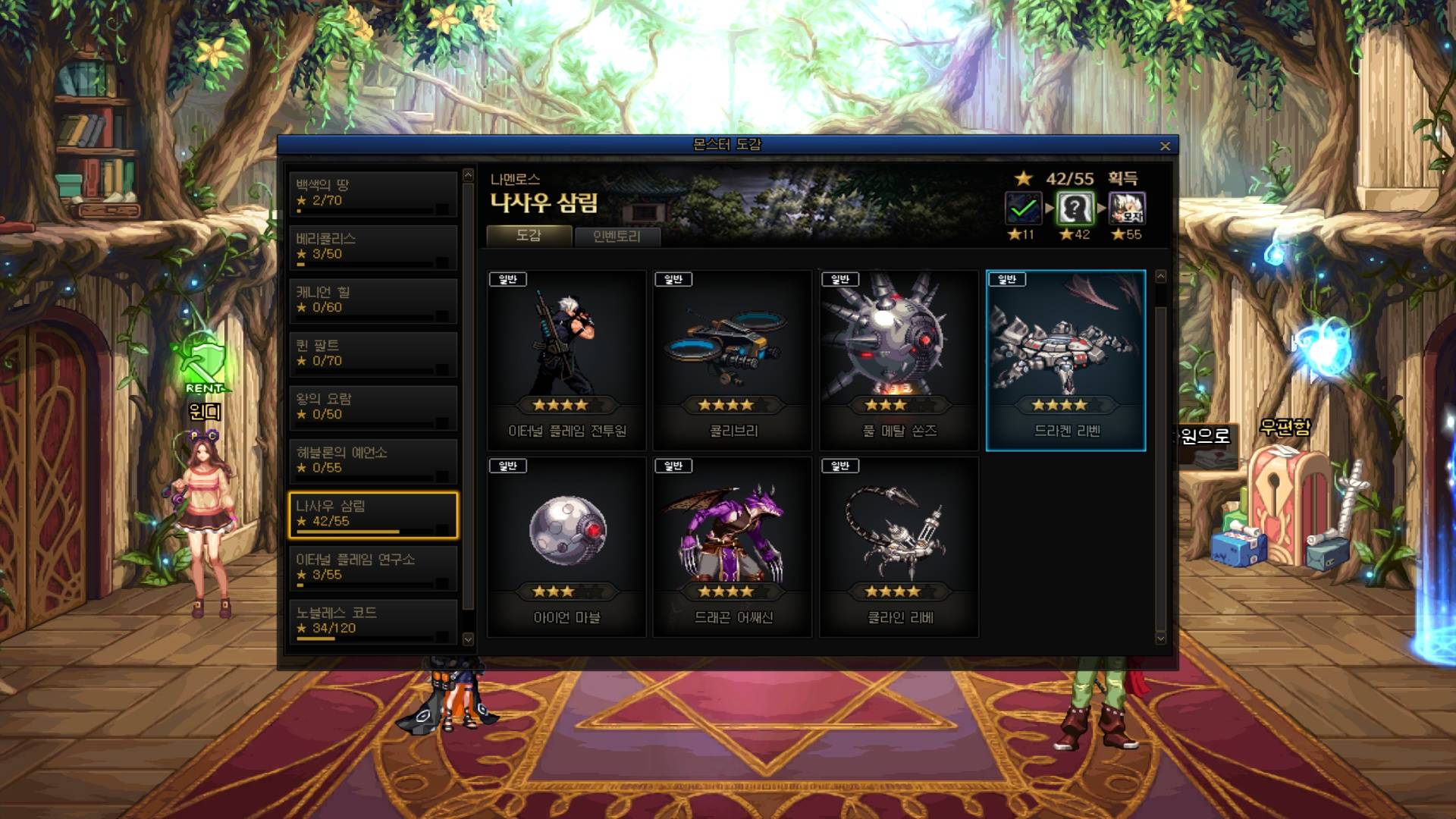The width and height of the screenshot is (1456, 819).
Task: Select the 이터널 플레임 전투원 monster card
Action: pyautogui.click(x=566, y=360)
